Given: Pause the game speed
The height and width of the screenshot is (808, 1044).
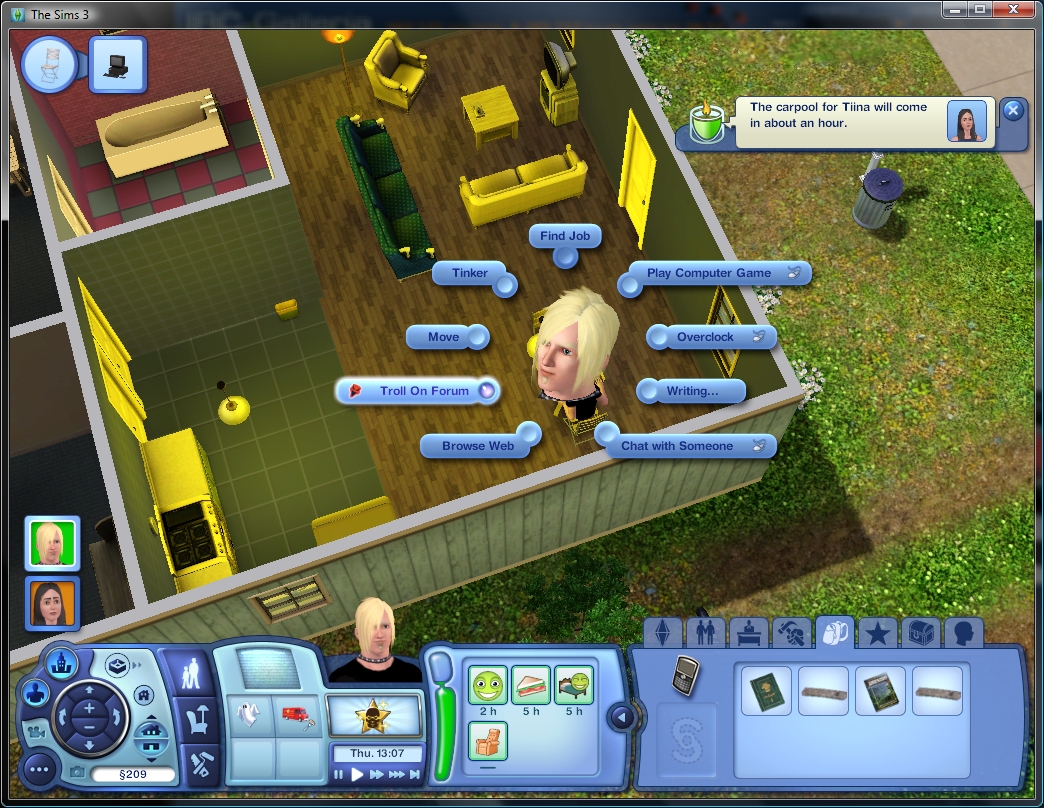Looking at the screenshot, I should point(339,774).
